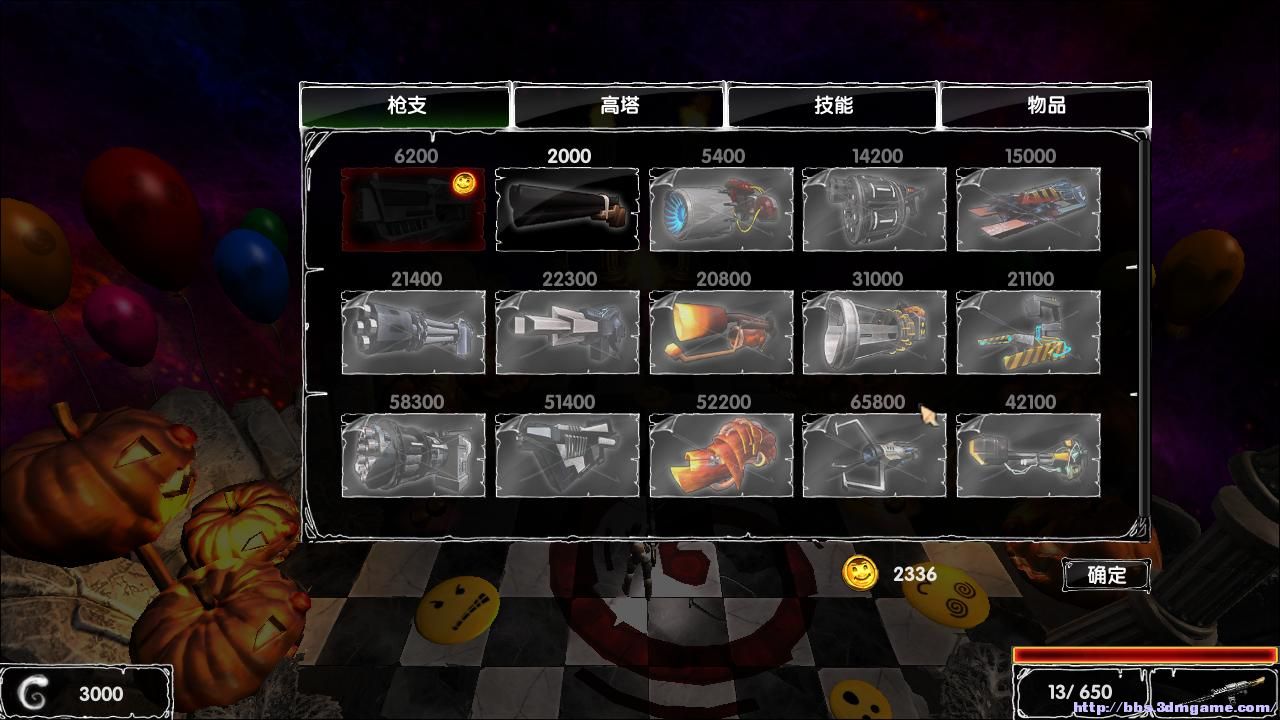Select the 42100 weapon tile
The height and width of the screenshot is (720, 1280).
coord(1028,455)
